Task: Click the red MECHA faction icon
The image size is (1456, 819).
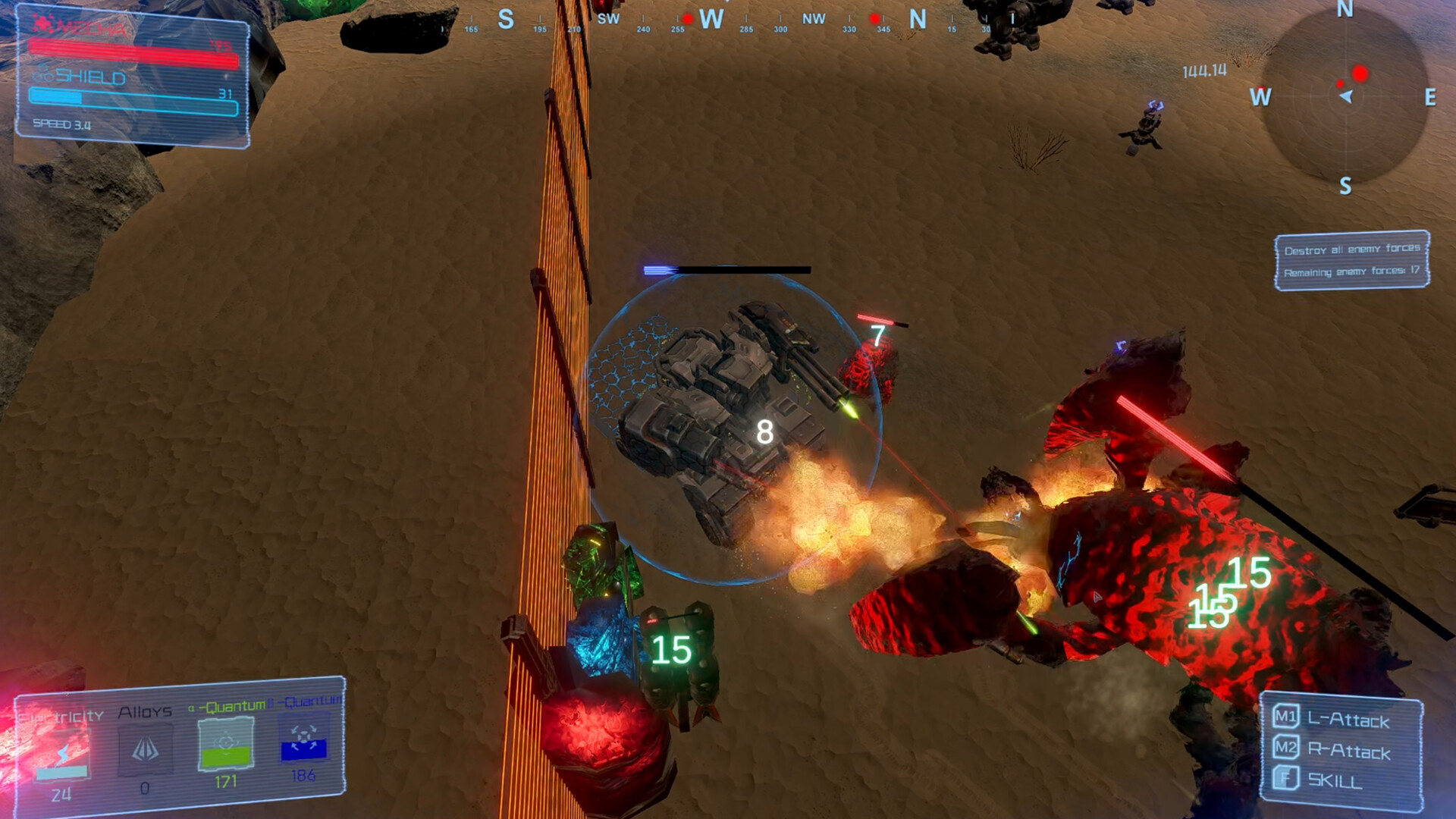Action: [42, 23]
